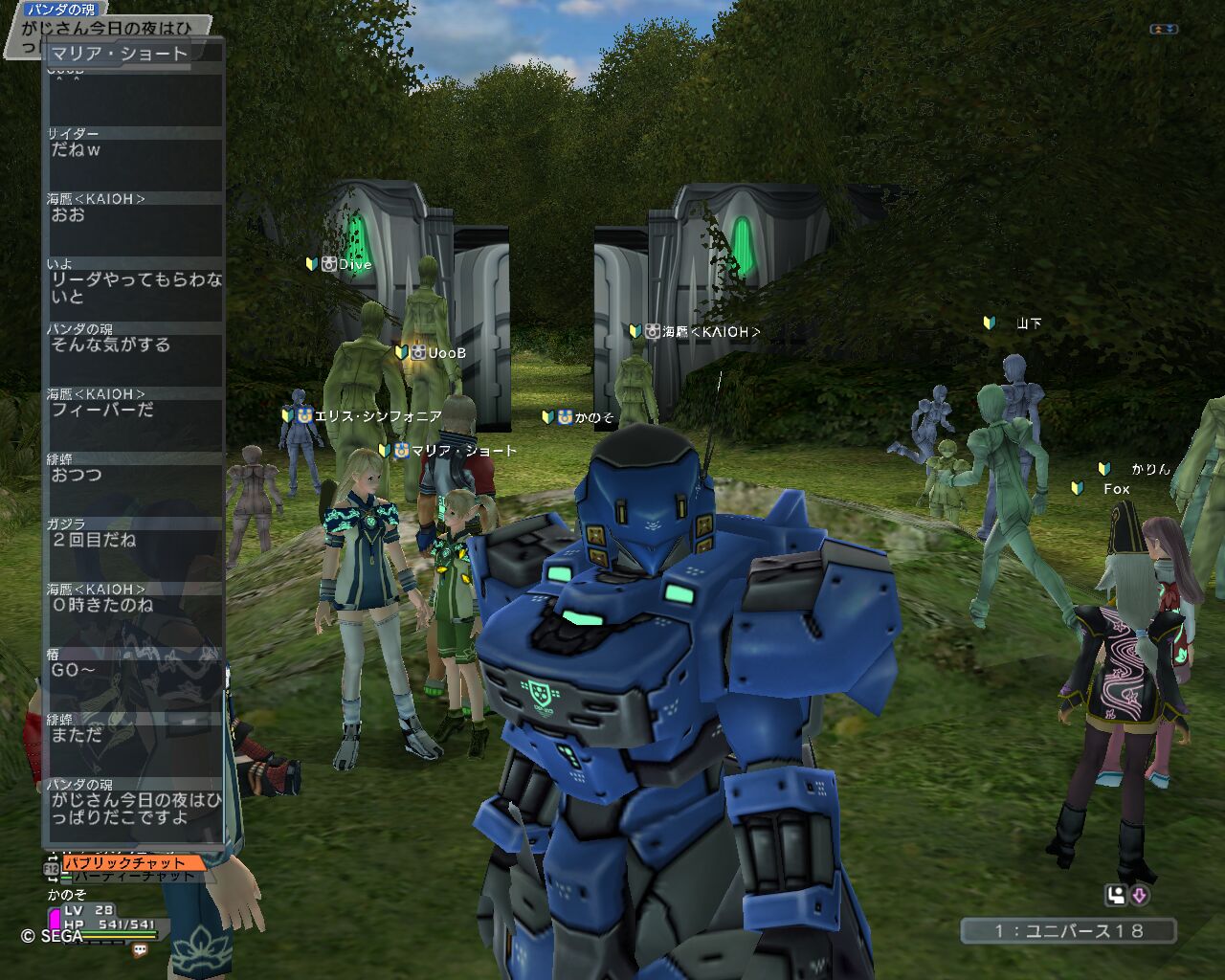Screen dimensions: 1225x980
Task: Switch to the パブリックチャット tab
Action: click(x=133, y=862)
